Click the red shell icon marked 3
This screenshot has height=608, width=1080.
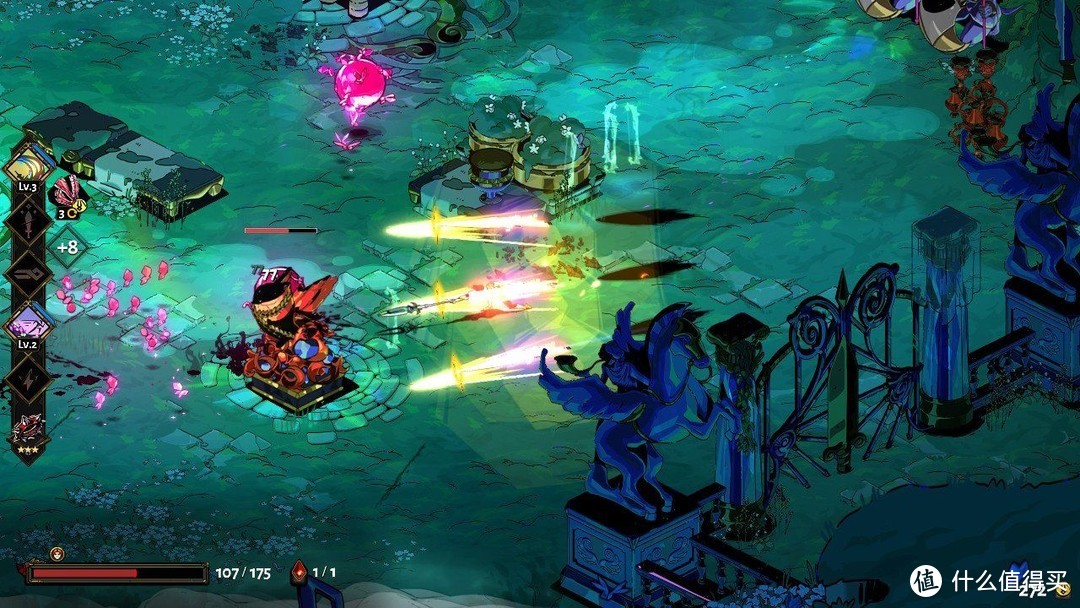tap(67, 192)
